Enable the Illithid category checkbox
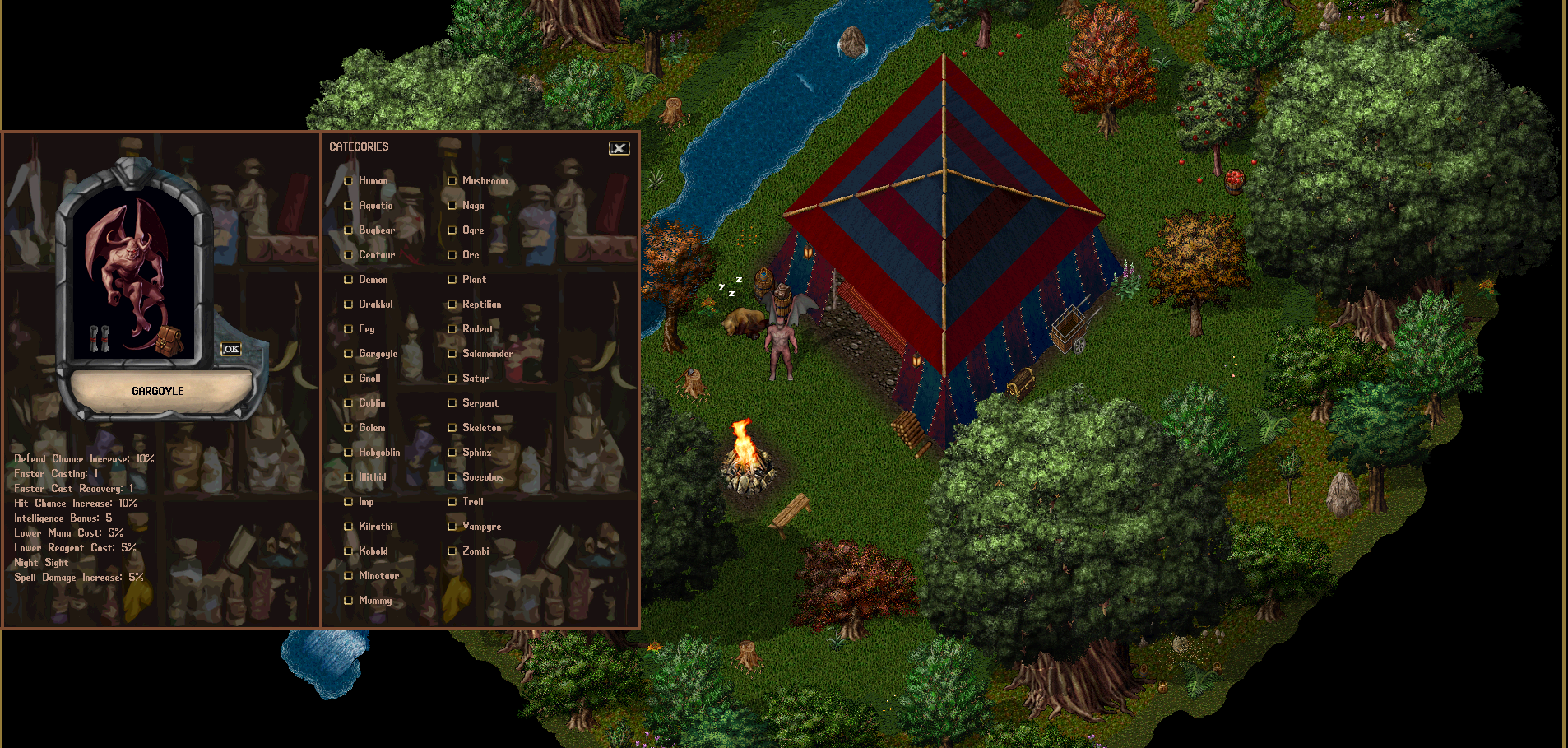 coord(349,476)
